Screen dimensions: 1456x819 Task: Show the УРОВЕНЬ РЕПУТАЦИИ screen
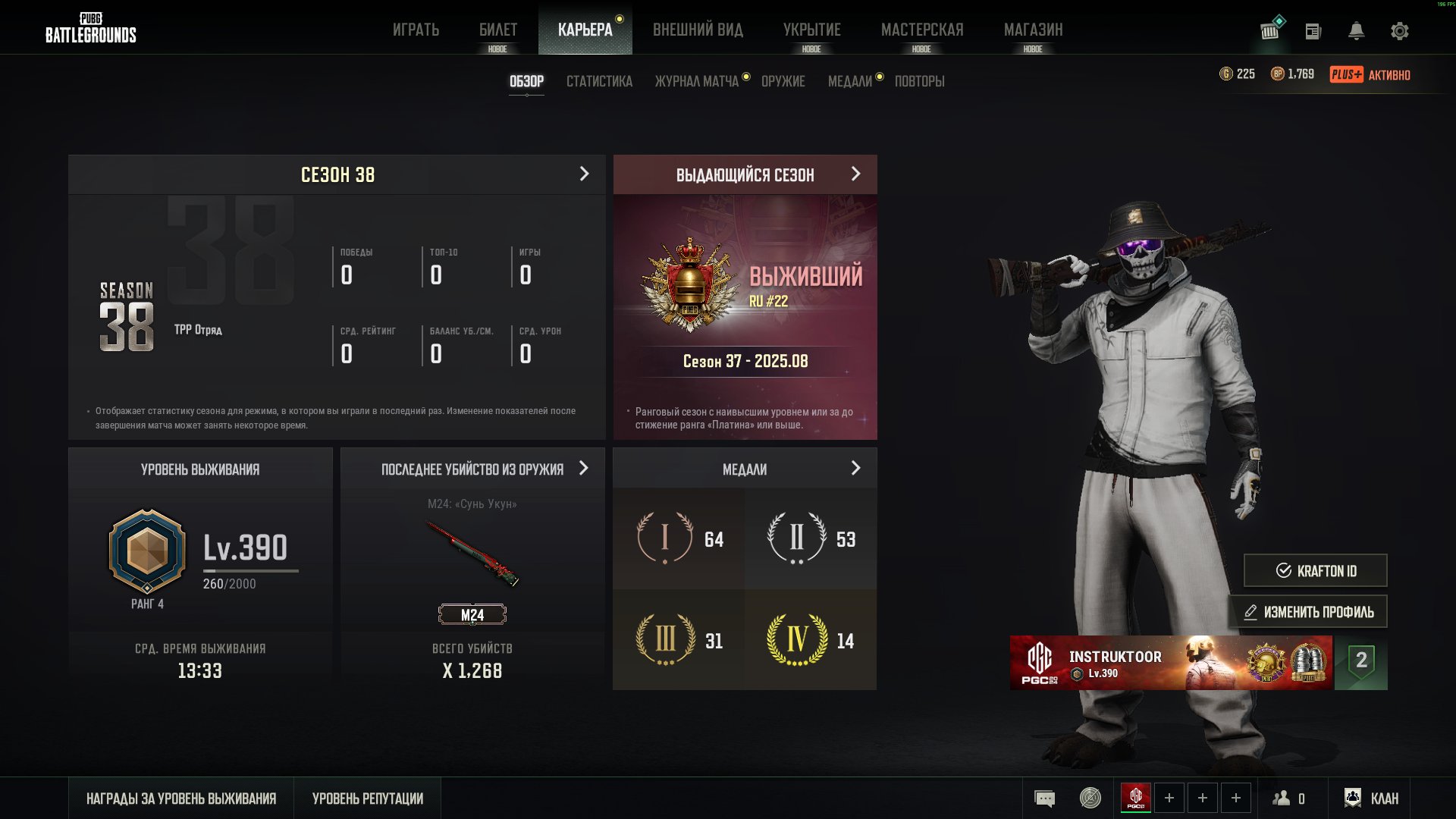368,799
